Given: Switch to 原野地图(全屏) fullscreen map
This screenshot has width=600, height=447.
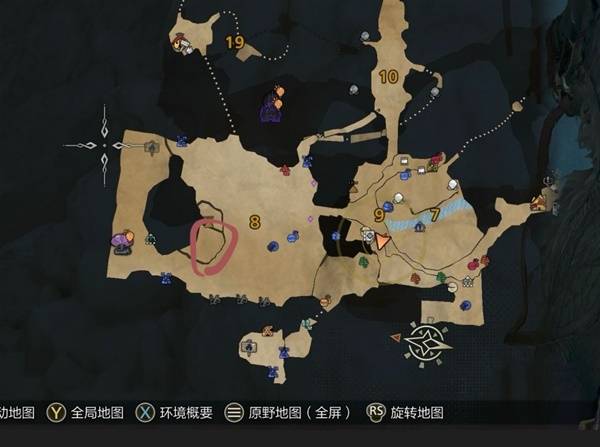Looking at the screenshot, I should coord(285,413).
